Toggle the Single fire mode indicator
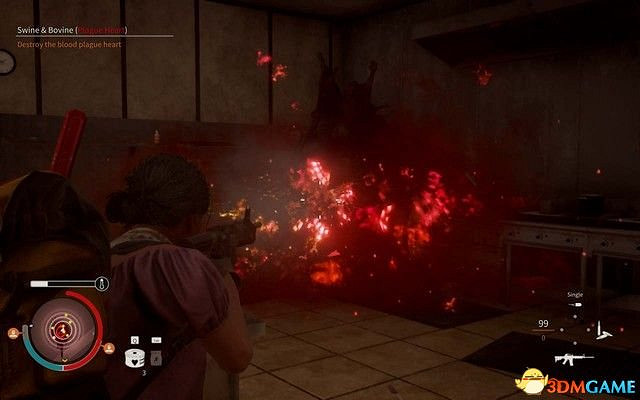640x400 pixels. (575, 300)
